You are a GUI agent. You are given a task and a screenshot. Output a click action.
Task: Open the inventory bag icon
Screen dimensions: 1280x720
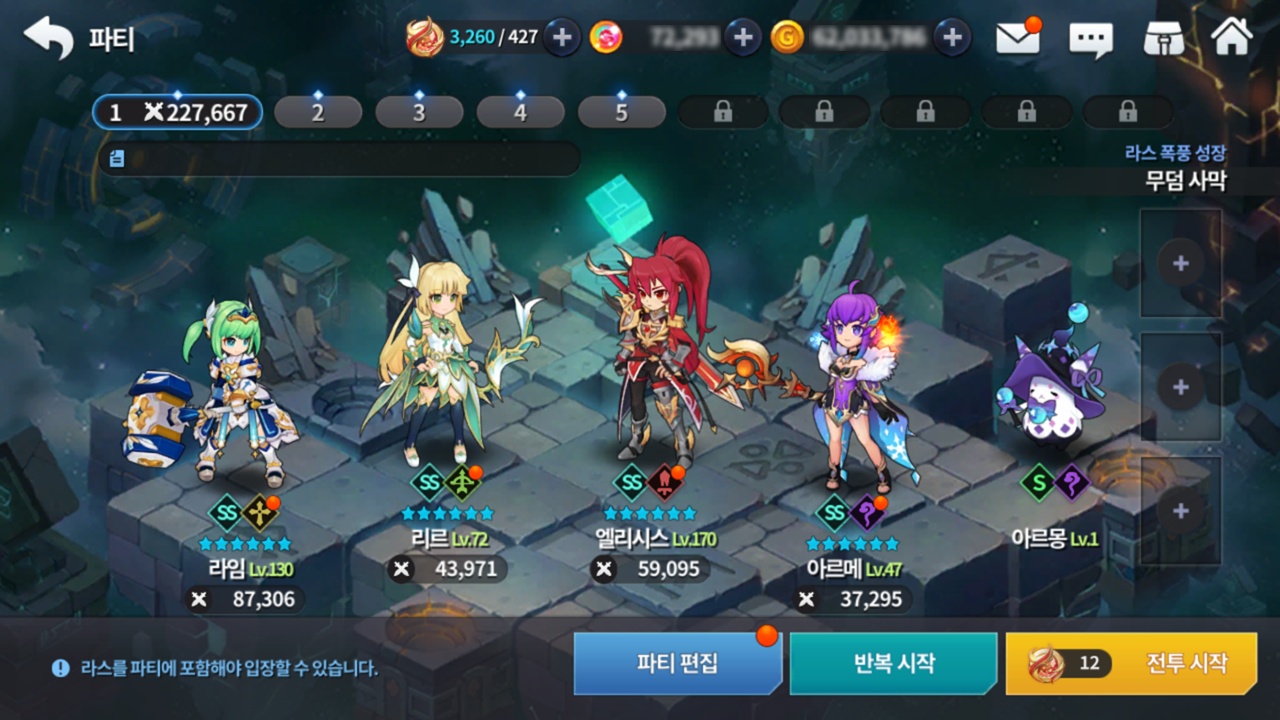1163,39
